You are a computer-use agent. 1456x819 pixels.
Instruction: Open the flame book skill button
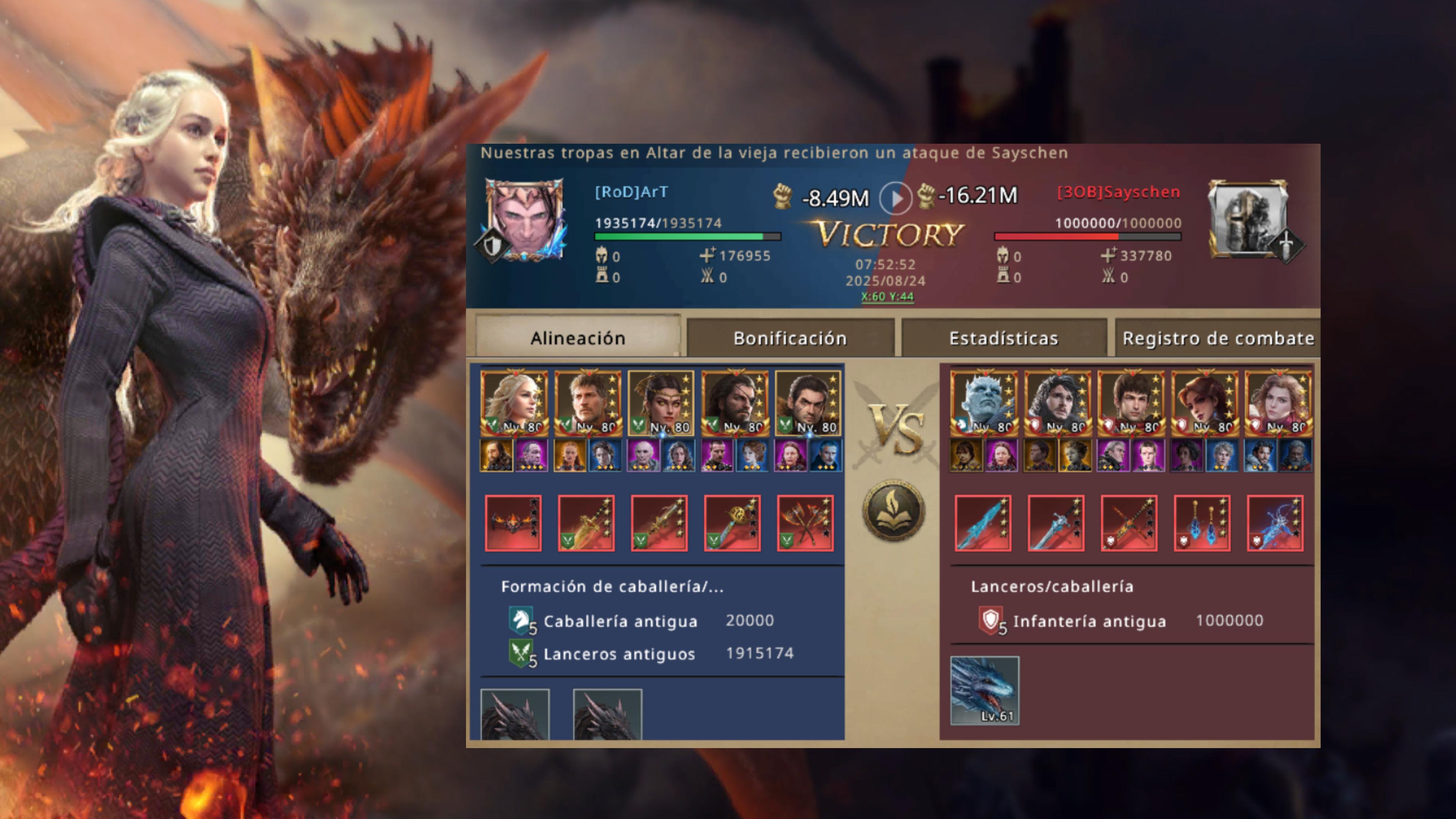coord(893,510)
